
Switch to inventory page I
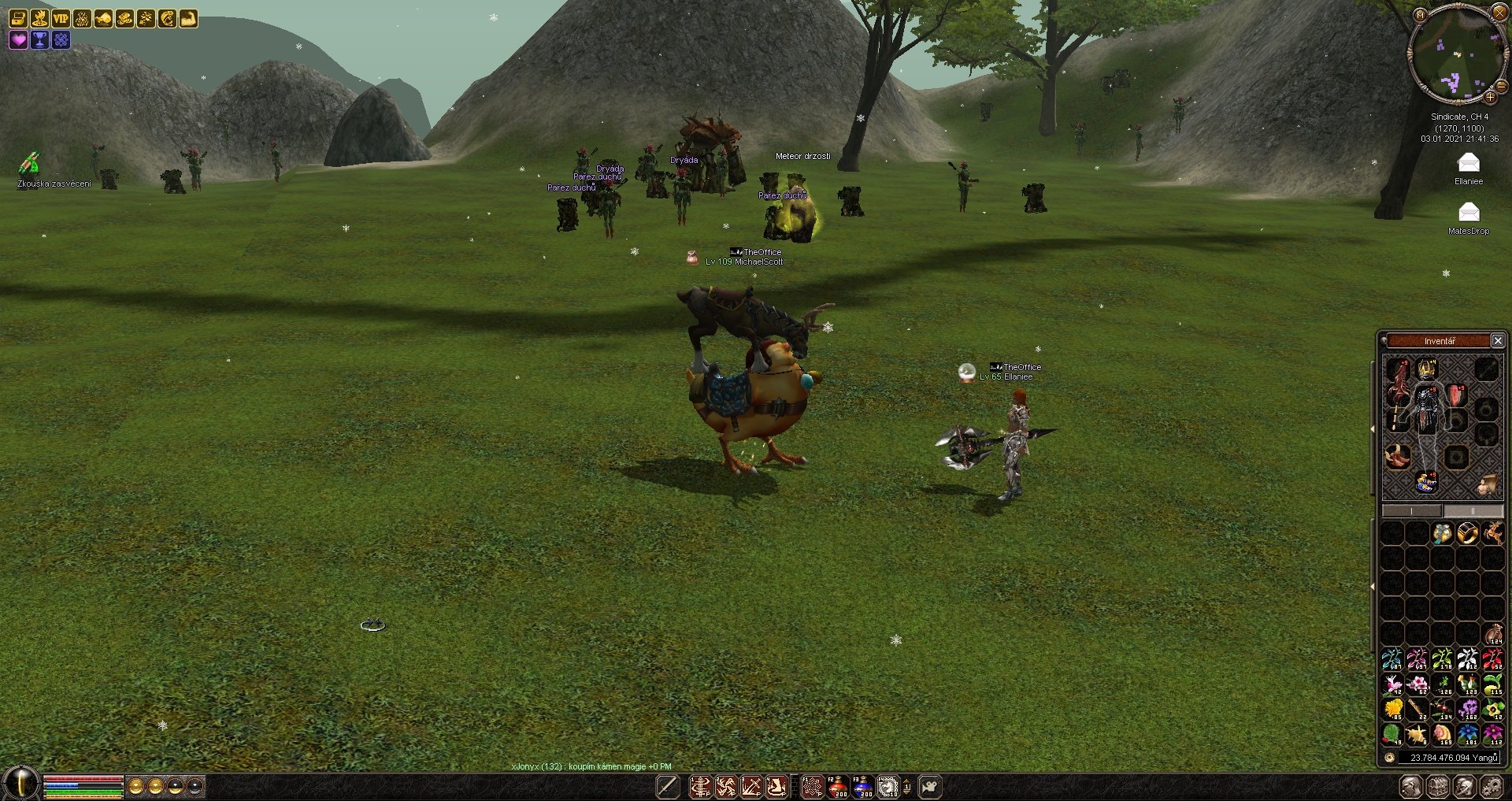click(1412, 511)
